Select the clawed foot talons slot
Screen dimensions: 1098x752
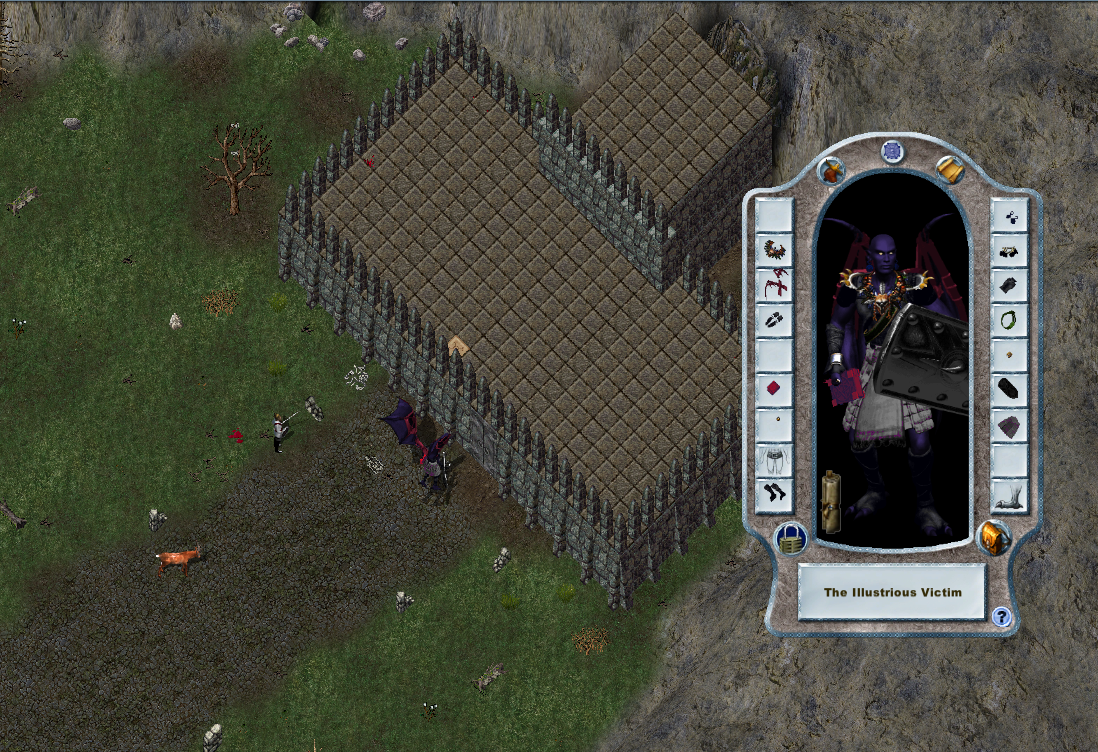pyautogui.click(x=1009, y=494)
